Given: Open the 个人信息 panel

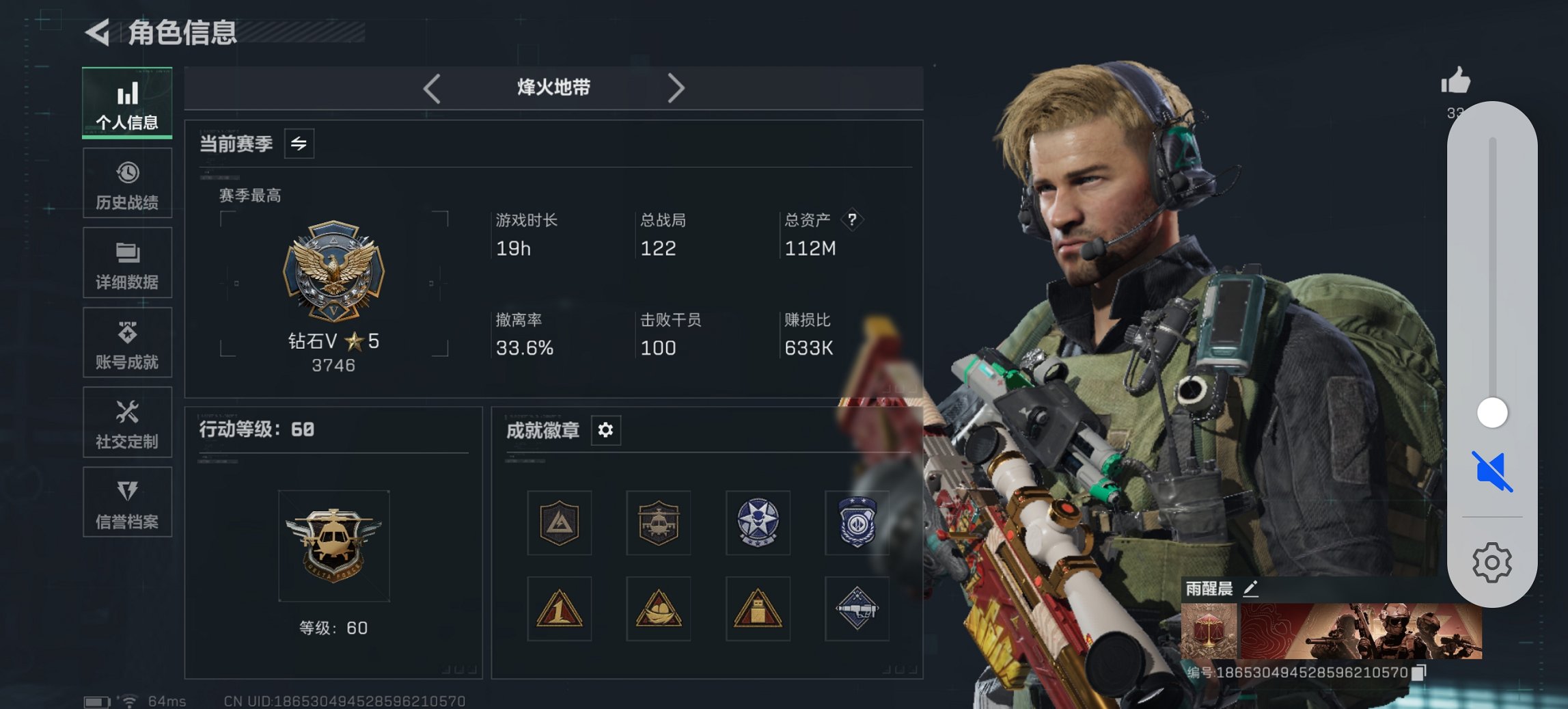Looking at the screenshot, I should 126,103.
